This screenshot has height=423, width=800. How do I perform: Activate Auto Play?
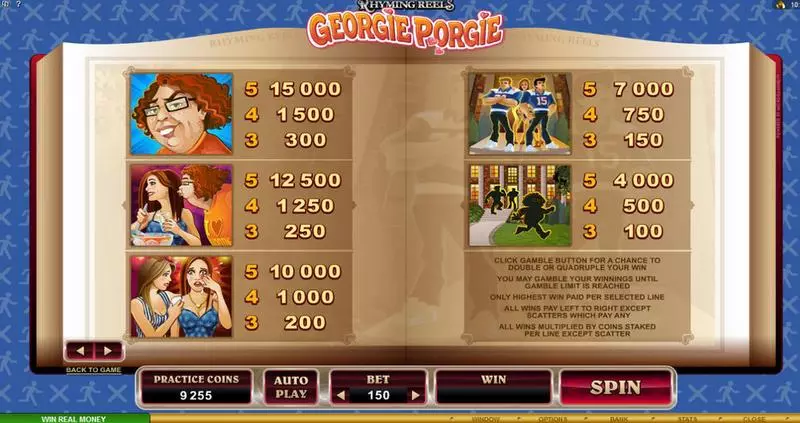(291, 386)
